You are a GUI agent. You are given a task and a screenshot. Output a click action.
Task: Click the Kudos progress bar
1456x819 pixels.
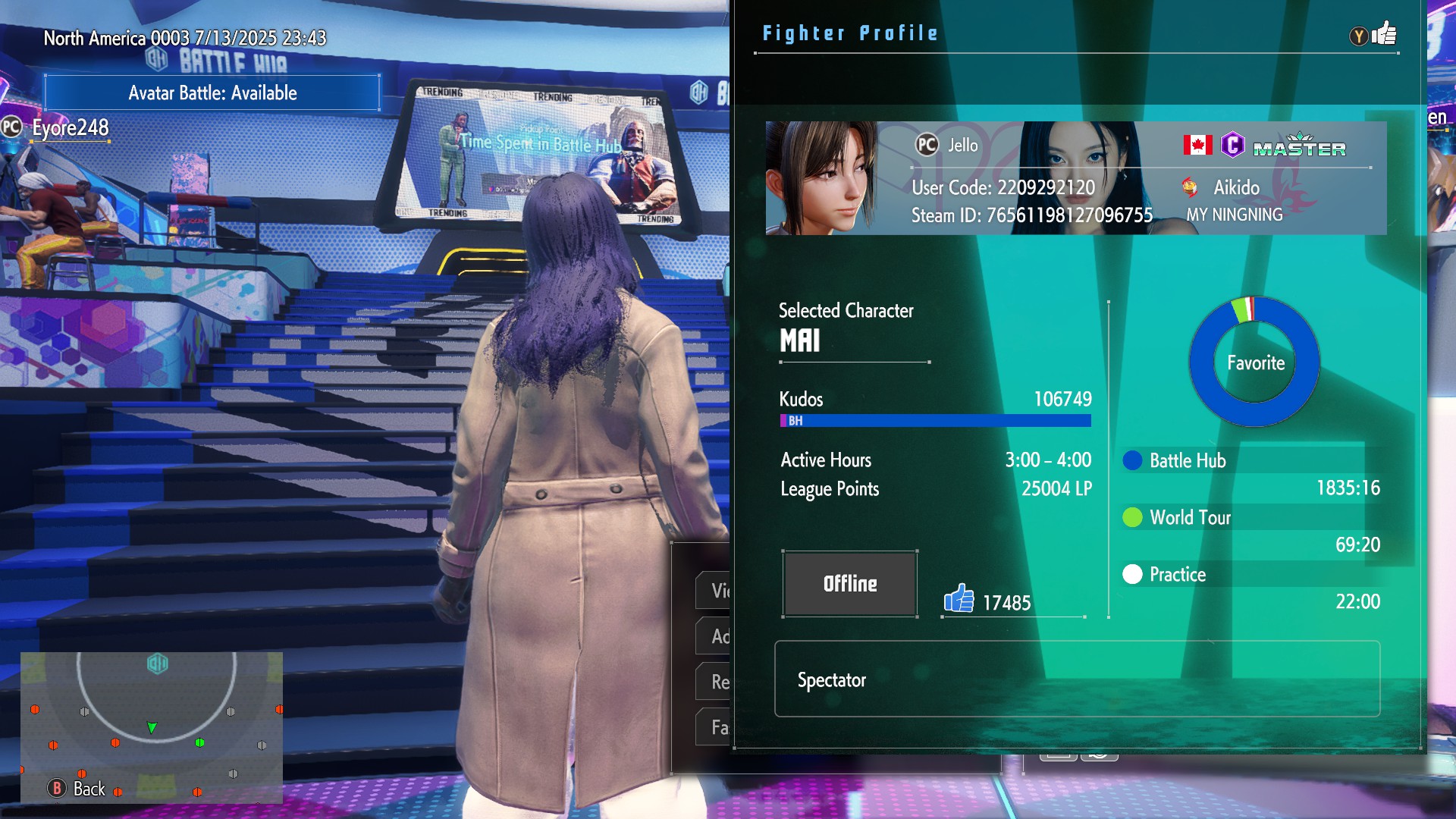935,421
